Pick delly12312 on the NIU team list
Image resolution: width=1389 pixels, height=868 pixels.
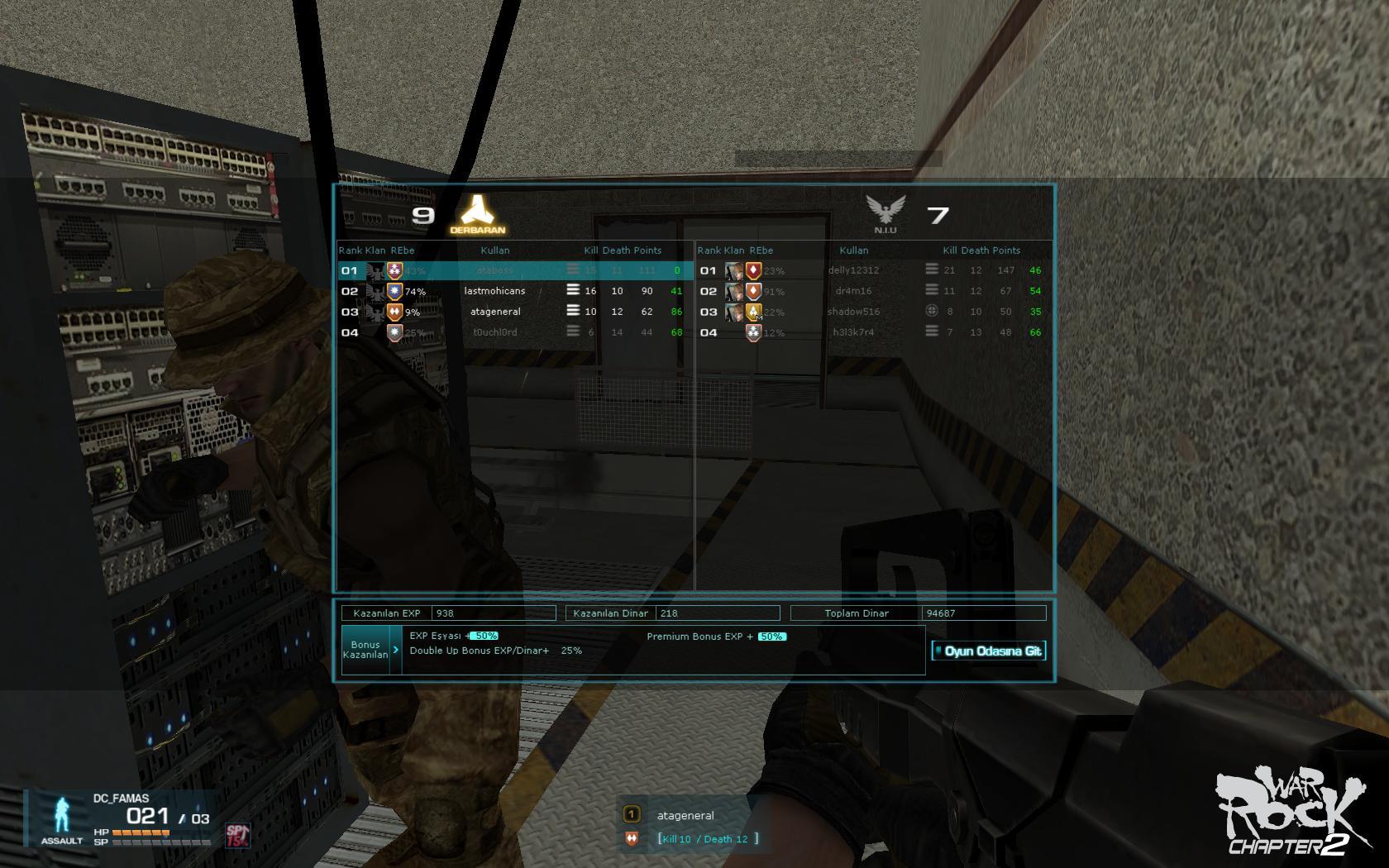click(x=853, y=270)
